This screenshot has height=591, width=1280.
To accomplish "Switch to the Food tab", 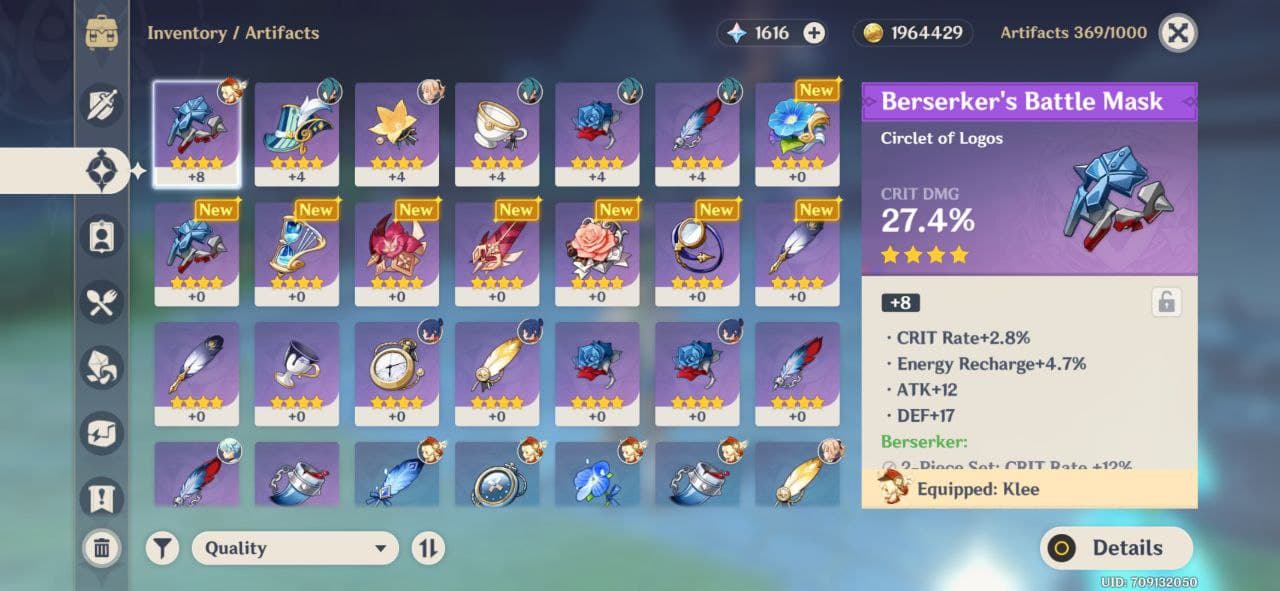I will [102, 303].
